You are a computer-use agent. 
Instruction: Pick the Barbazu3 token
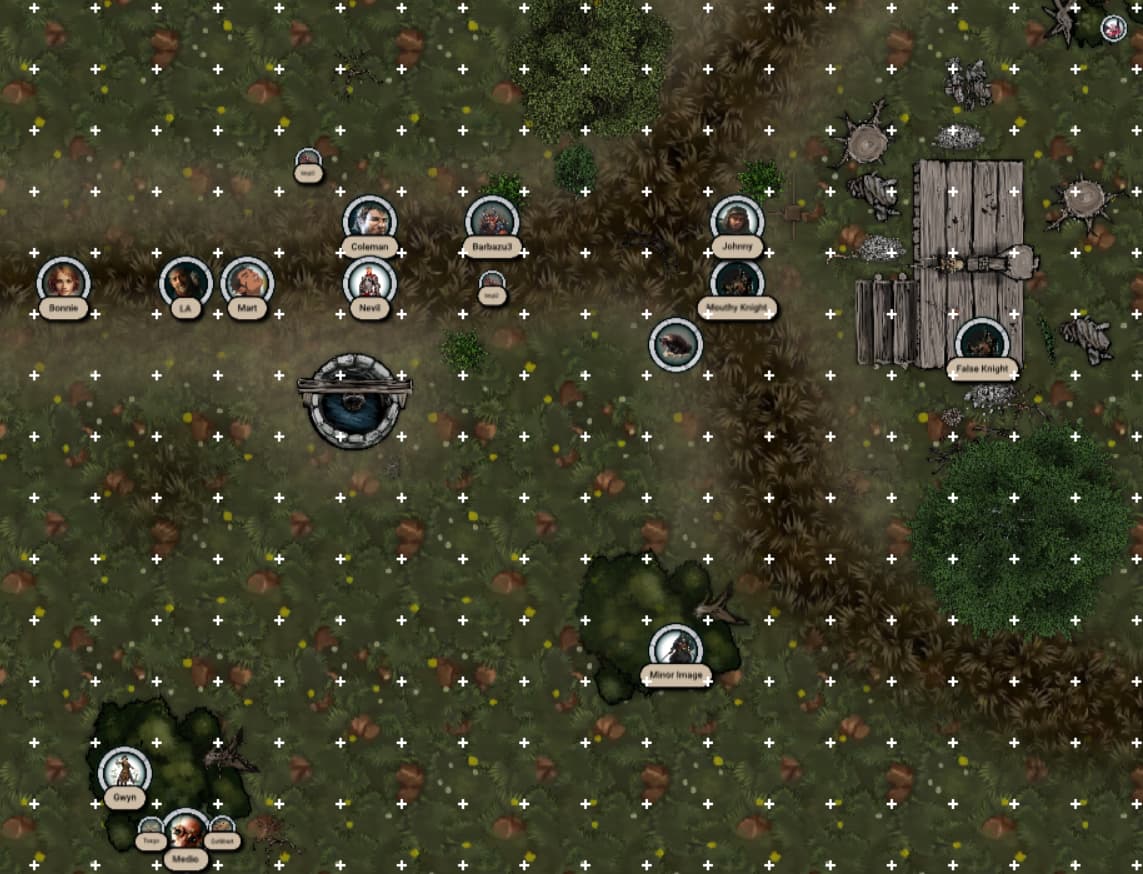click(492, 220)
